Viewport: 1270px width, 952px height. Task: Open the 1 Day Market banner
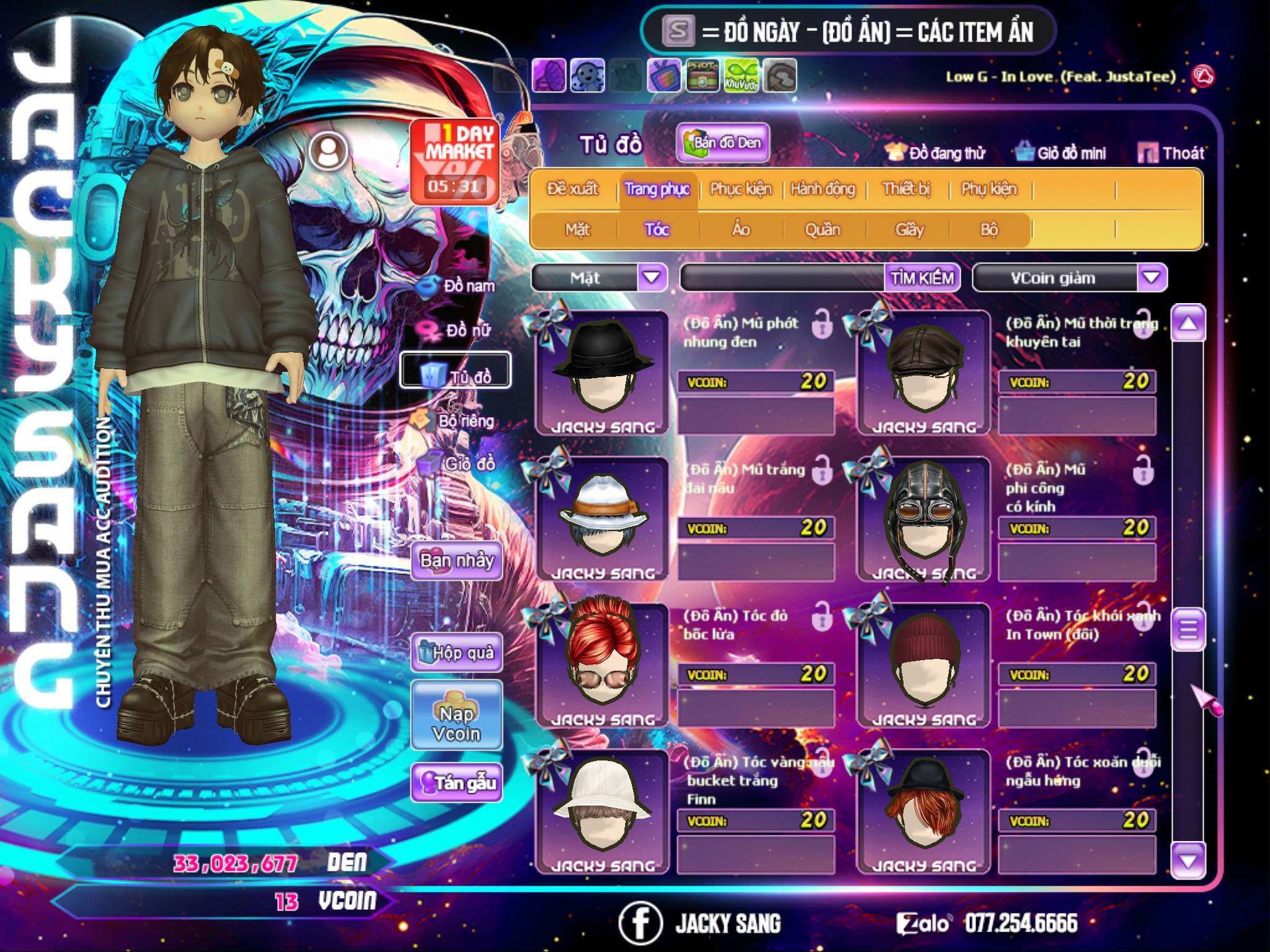(x=456, y=161)
